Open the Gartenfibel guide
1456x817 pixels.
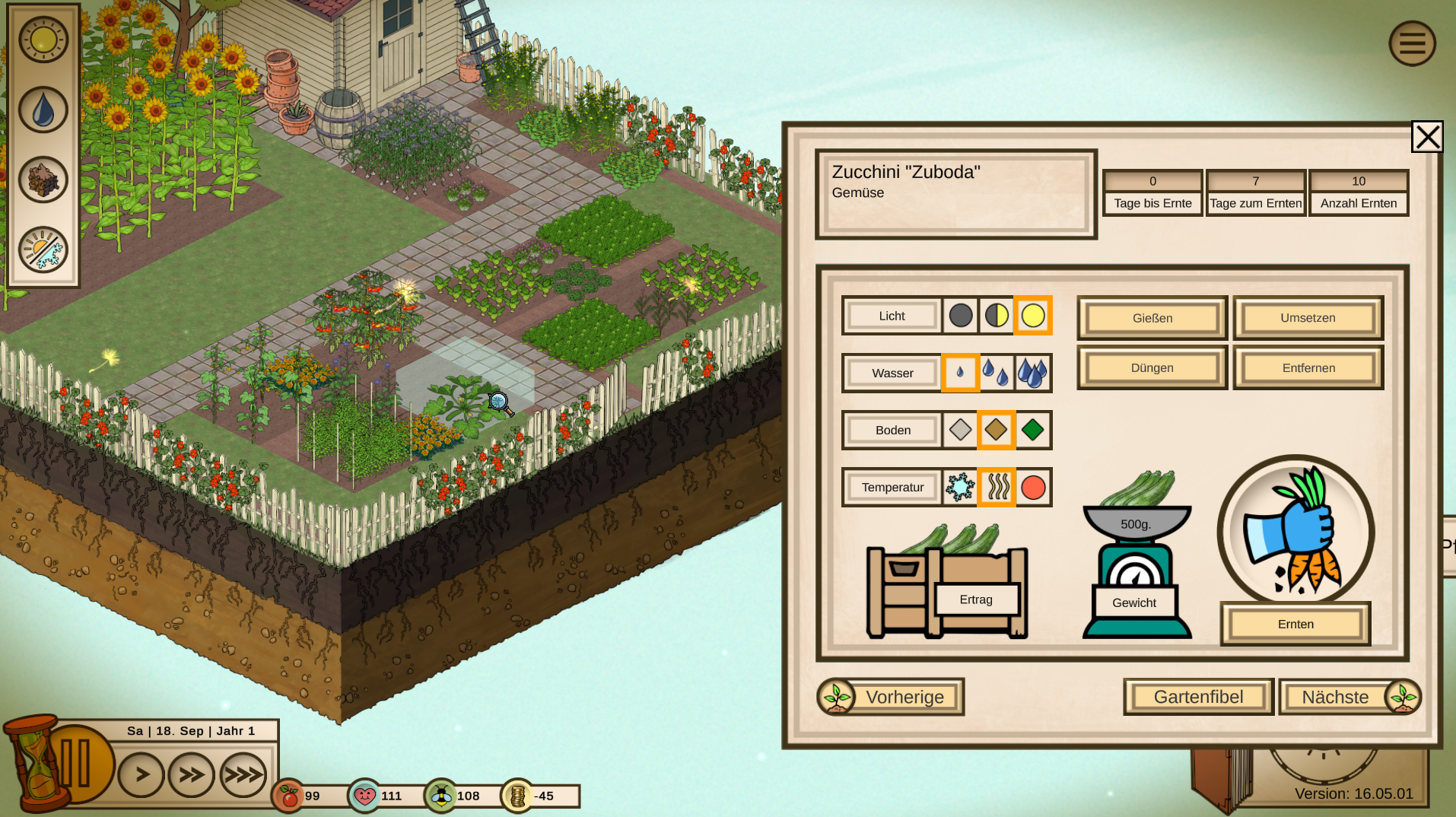click(1198, 697)
